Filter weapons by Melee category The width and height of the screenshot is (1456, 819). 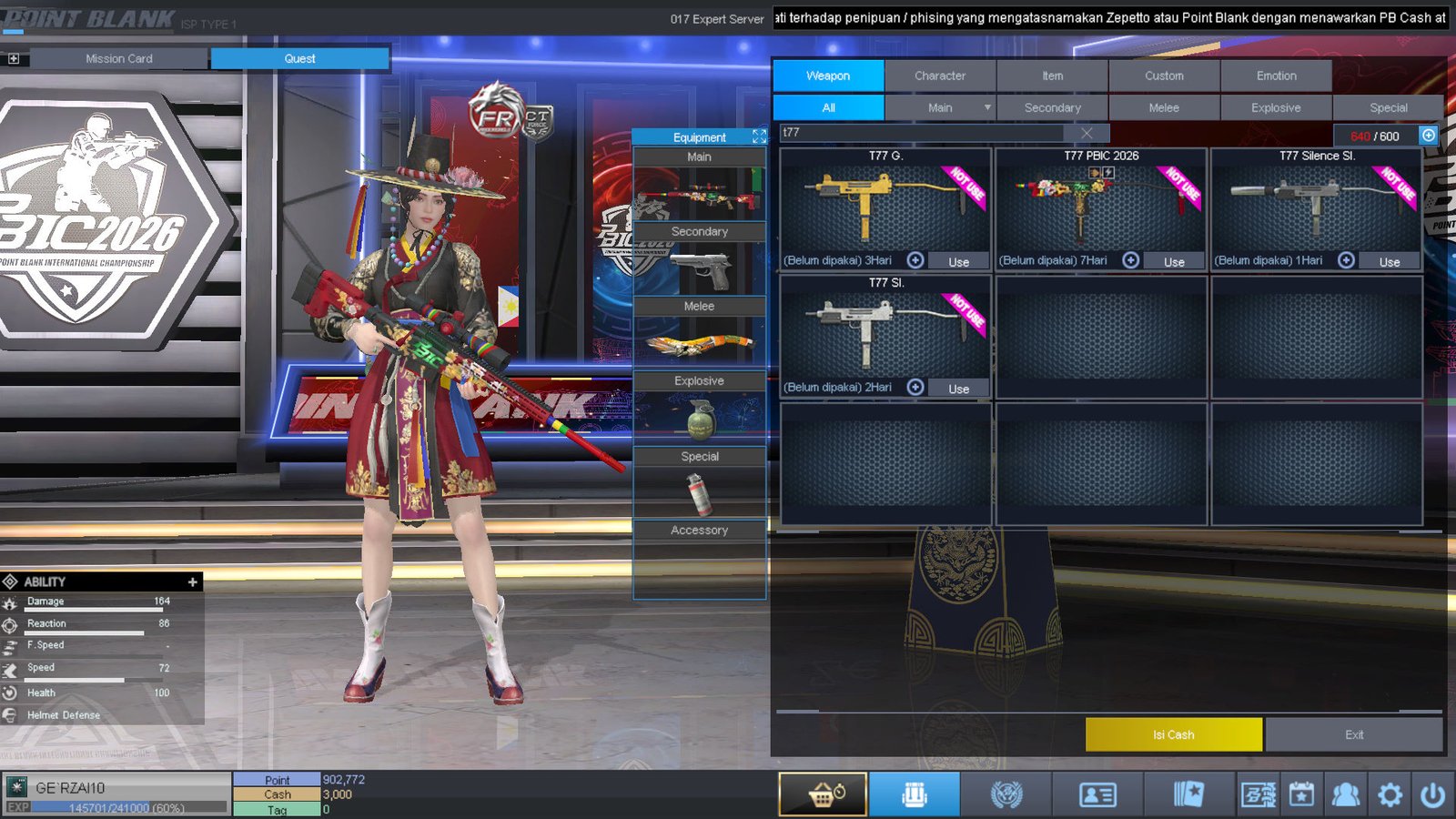point(1164,107)
